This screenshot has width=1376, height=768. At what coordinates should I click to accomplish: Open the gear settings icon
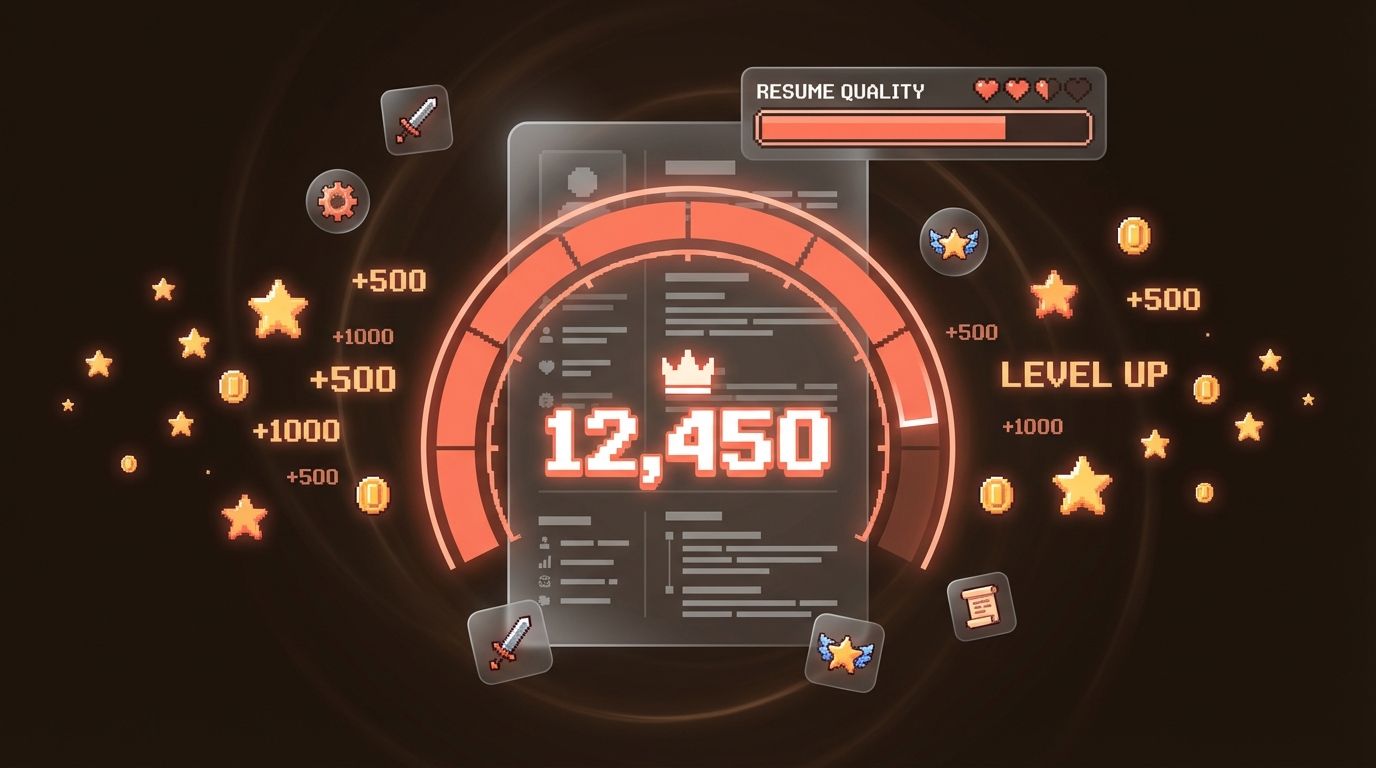(337, 201)
